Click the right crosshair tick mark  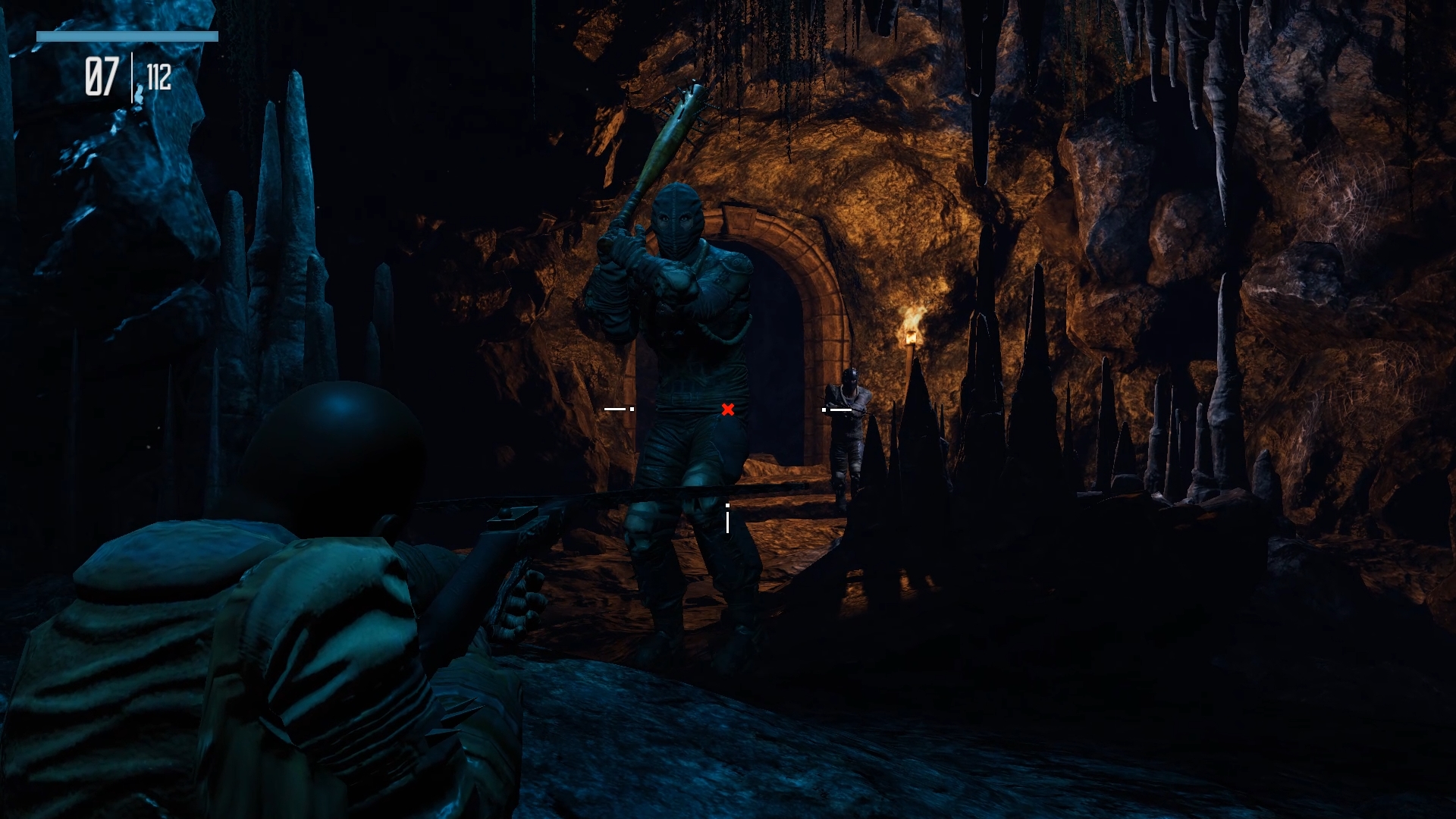pos(843,410)
